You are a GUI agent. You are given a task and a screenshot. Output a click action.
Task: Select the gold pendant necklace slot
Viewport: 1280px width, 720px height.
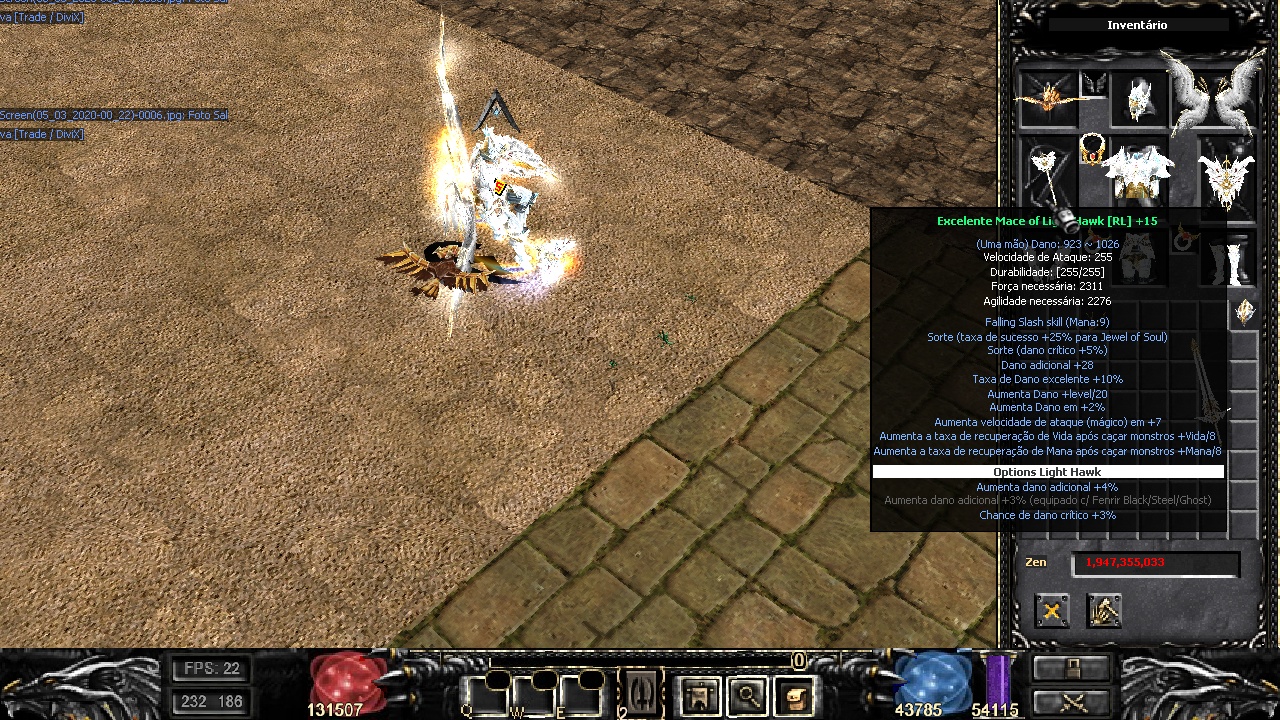click(x=1091, y=151)
